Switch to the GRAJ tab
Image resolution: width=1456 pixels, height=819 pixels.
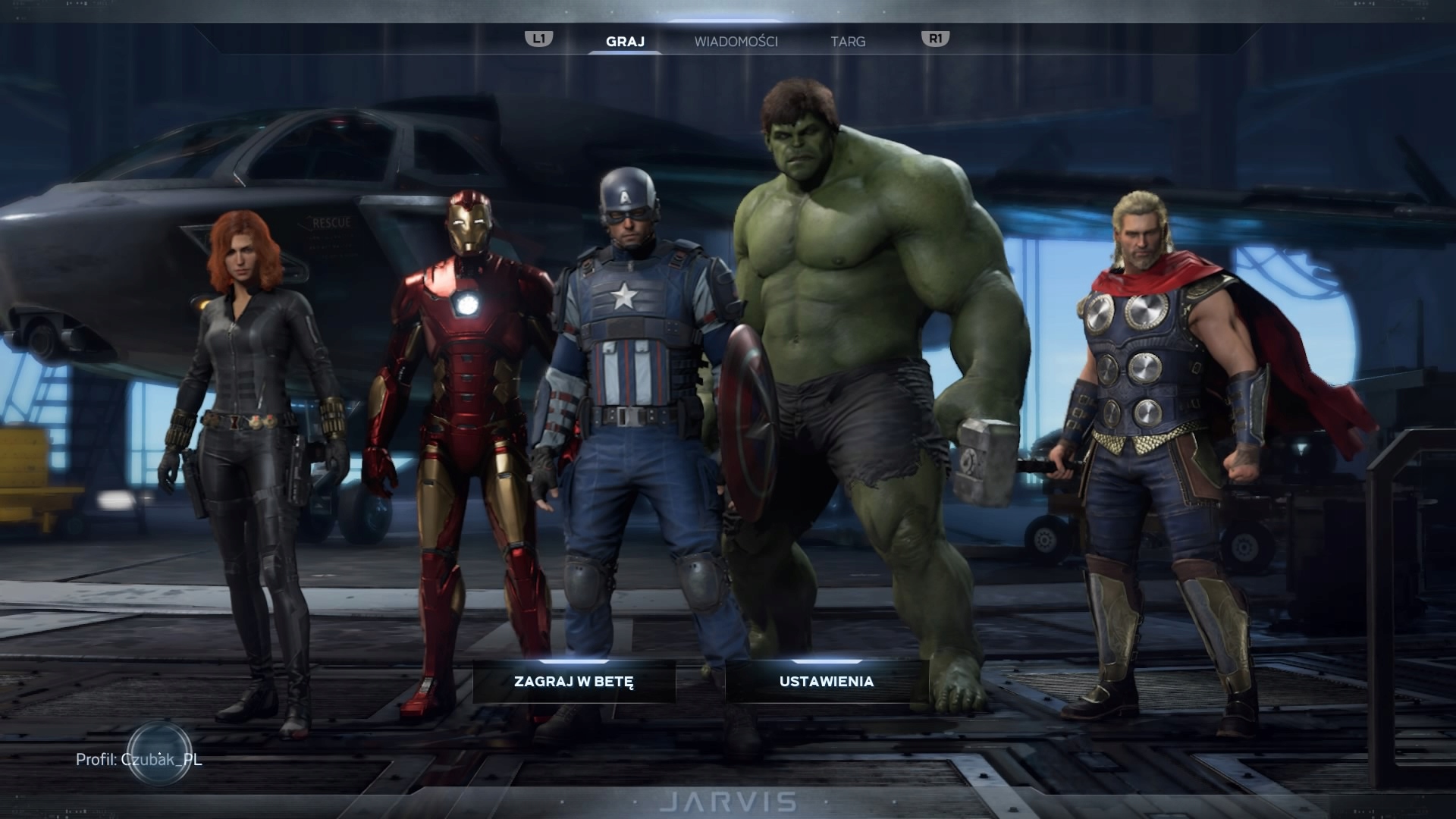625,42
